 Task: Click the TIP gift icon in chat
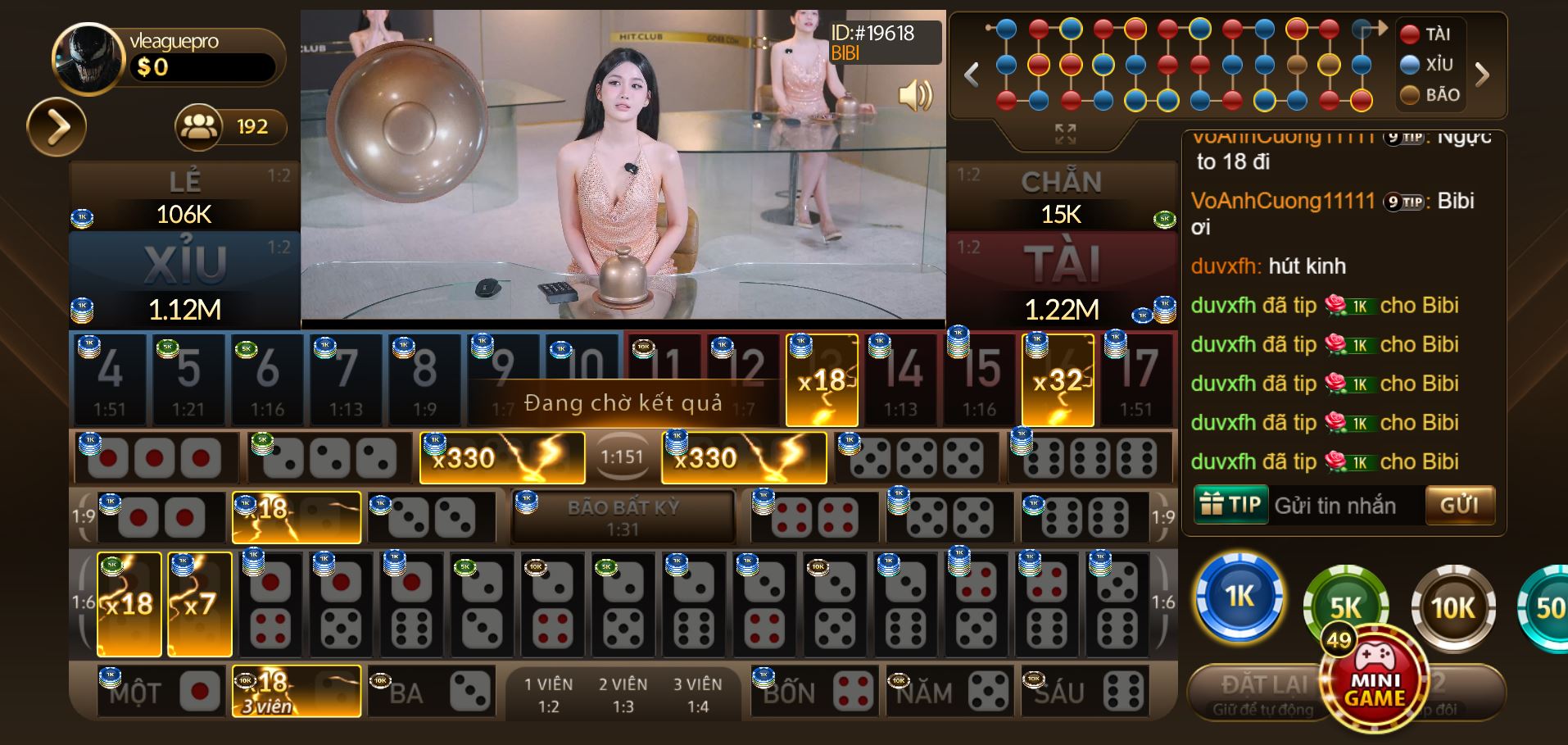click(1230, 505)
